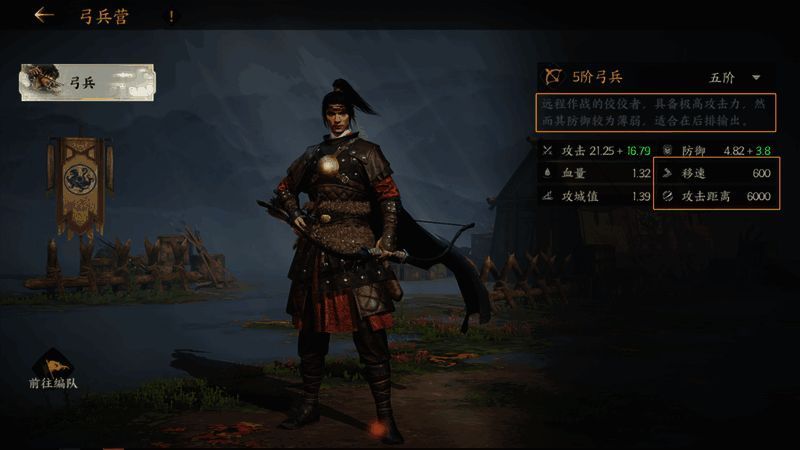This screenshot has width=800, height=450.
Task: Select the 弓兵 unit card
Action: [88, 83]
